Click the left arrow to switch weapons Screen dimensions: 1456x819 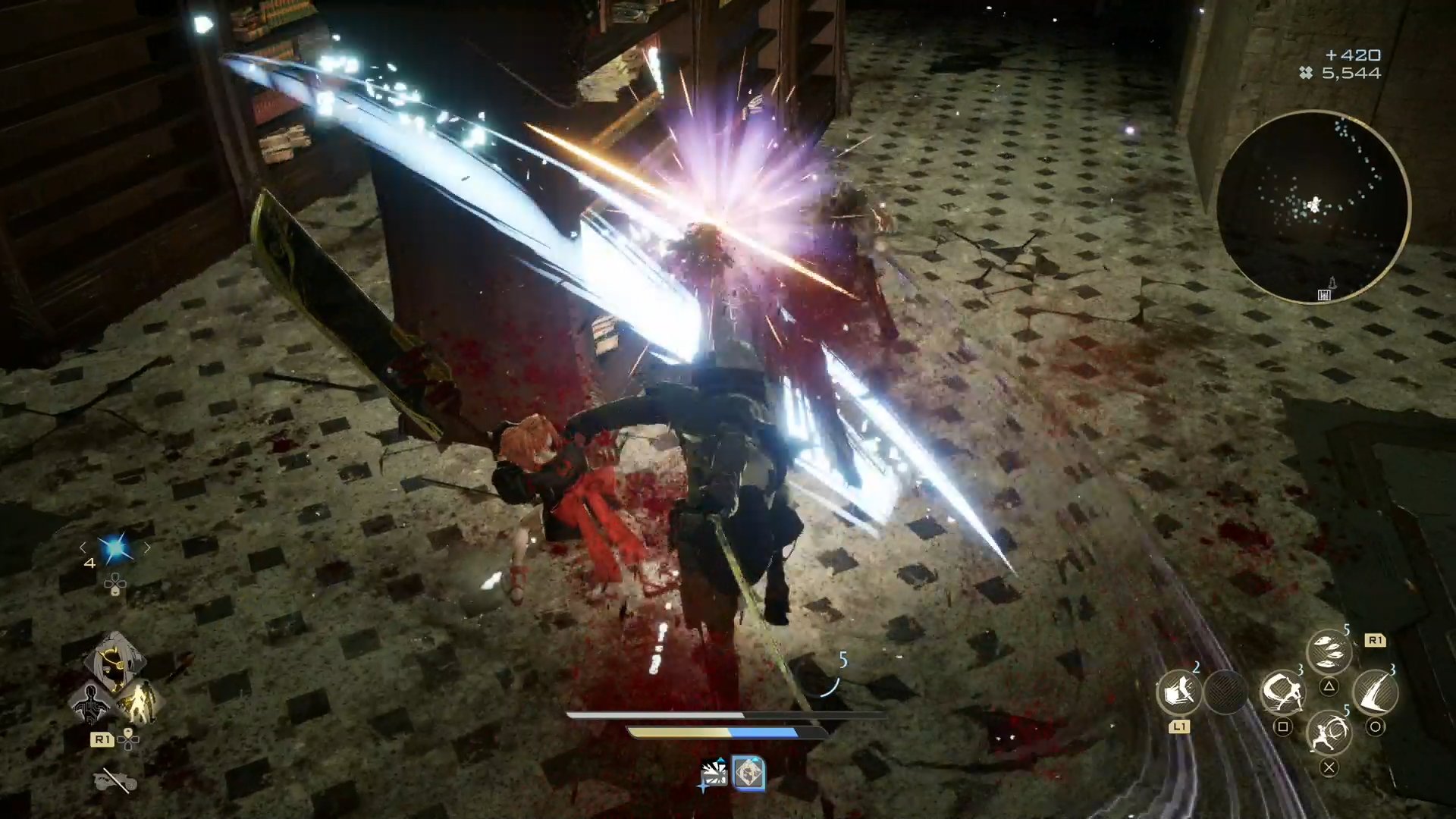tap(83, 548)
